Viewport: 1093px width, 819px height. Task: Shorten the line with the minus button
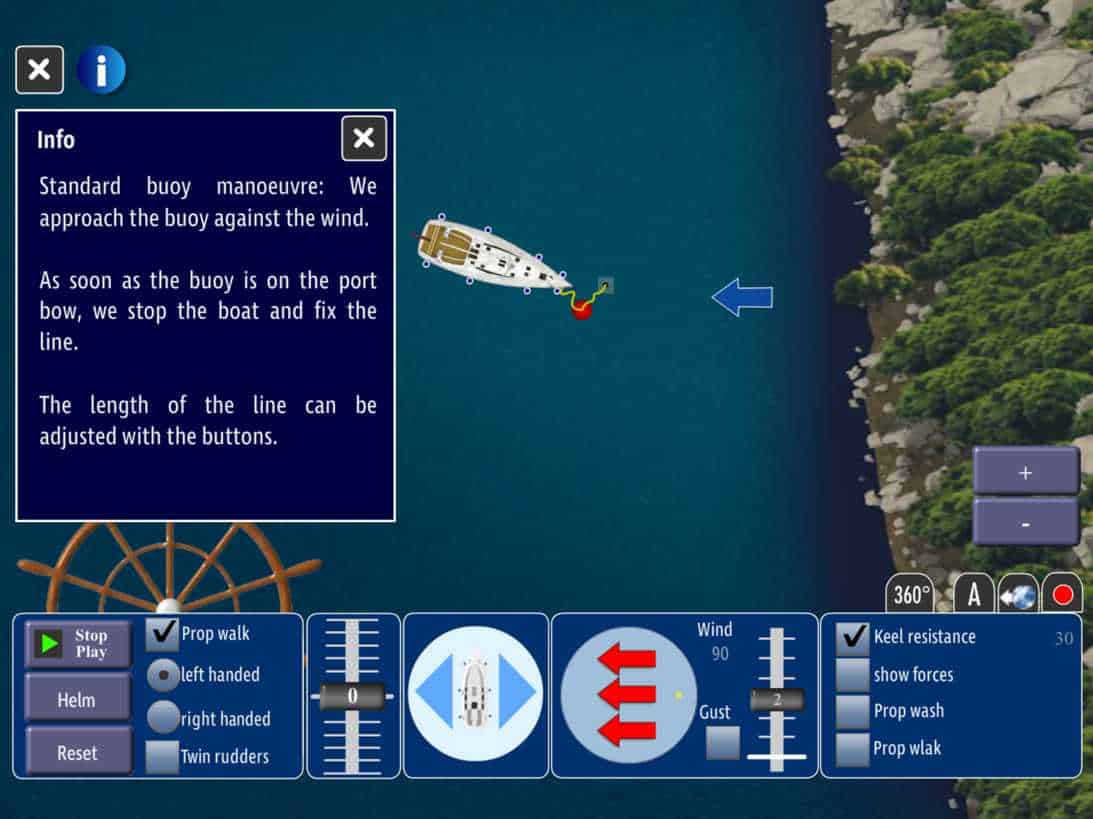click(x=1025, y=522)
